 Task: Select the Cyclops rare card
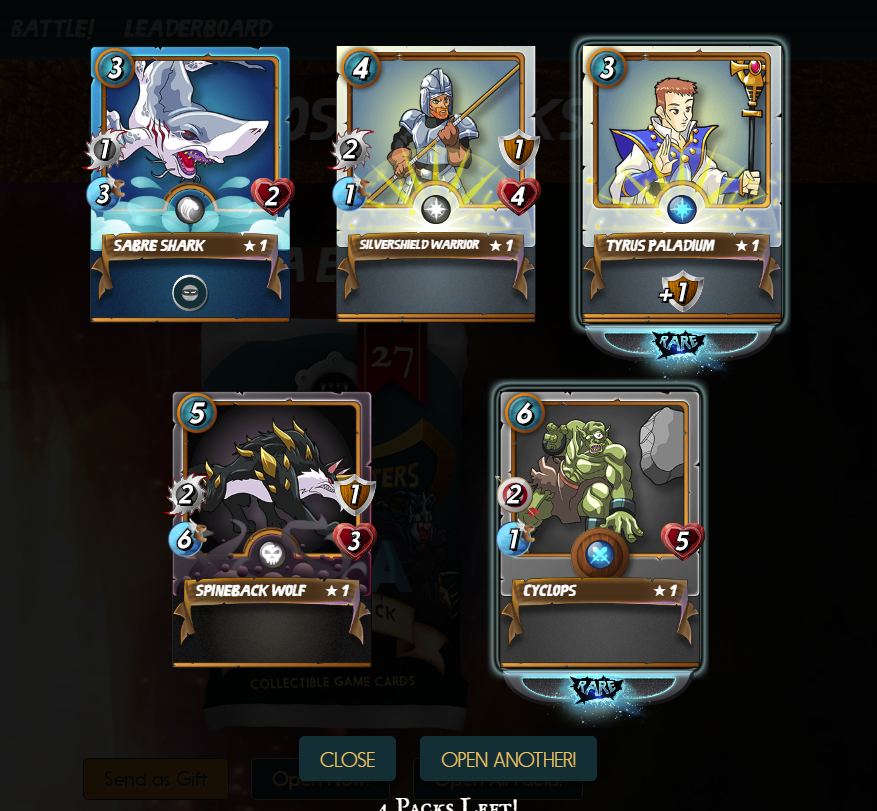(599, 530)
